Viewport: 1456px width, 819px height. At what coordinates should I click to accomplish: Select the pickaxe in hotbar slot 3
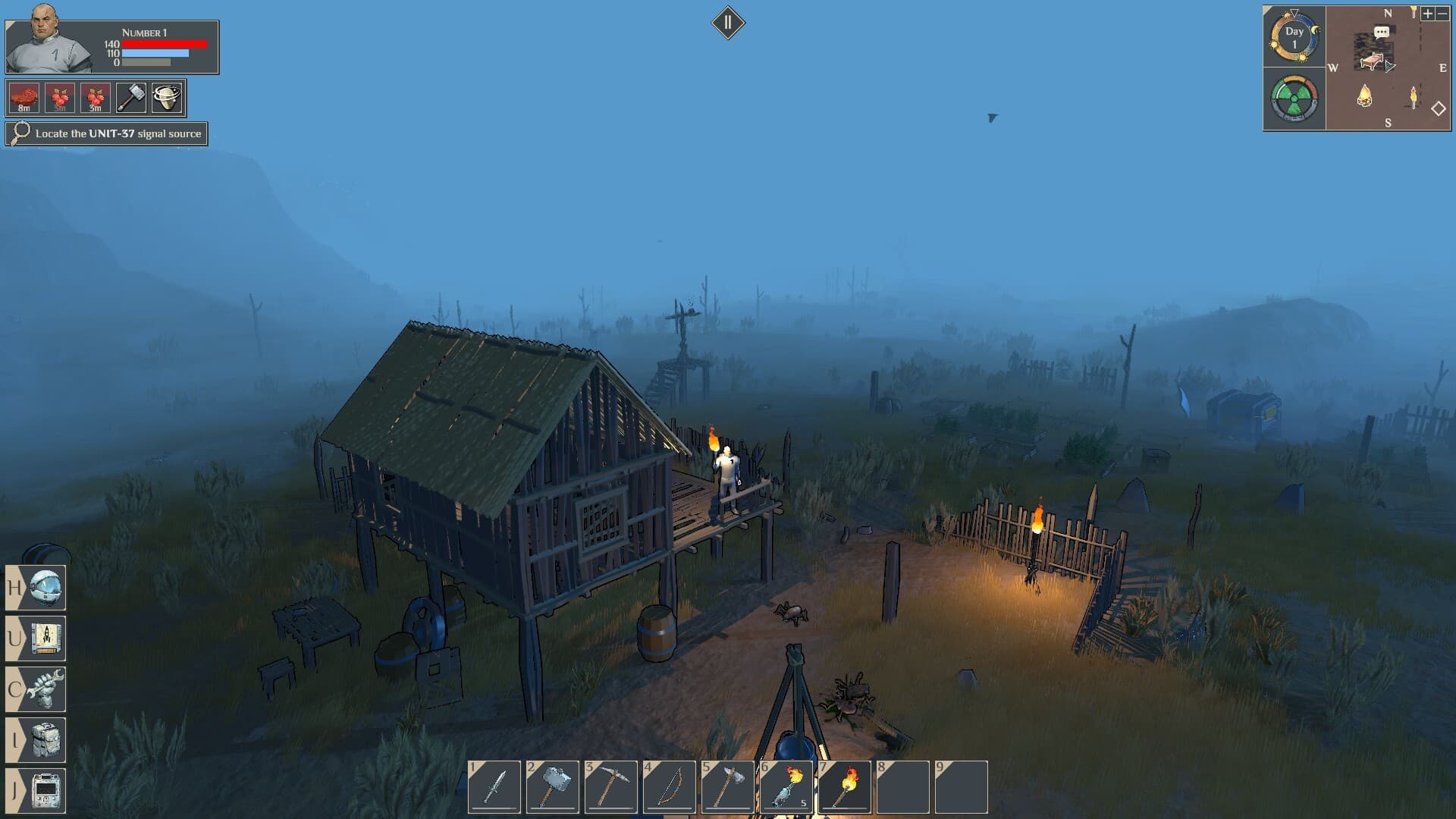pos(611,787)
